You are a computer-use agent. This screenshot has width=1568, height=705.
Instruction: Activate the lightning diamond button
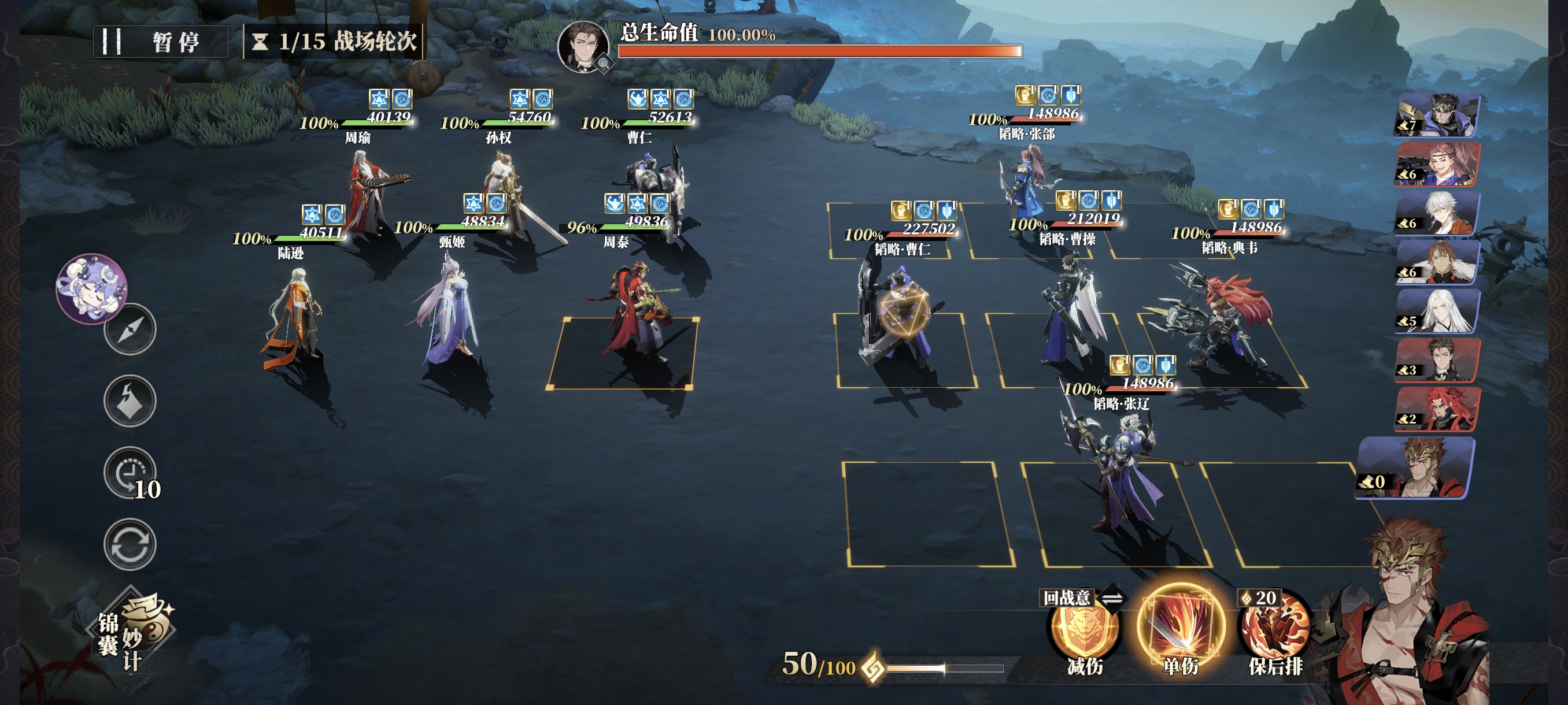click(x=130, y=401)
